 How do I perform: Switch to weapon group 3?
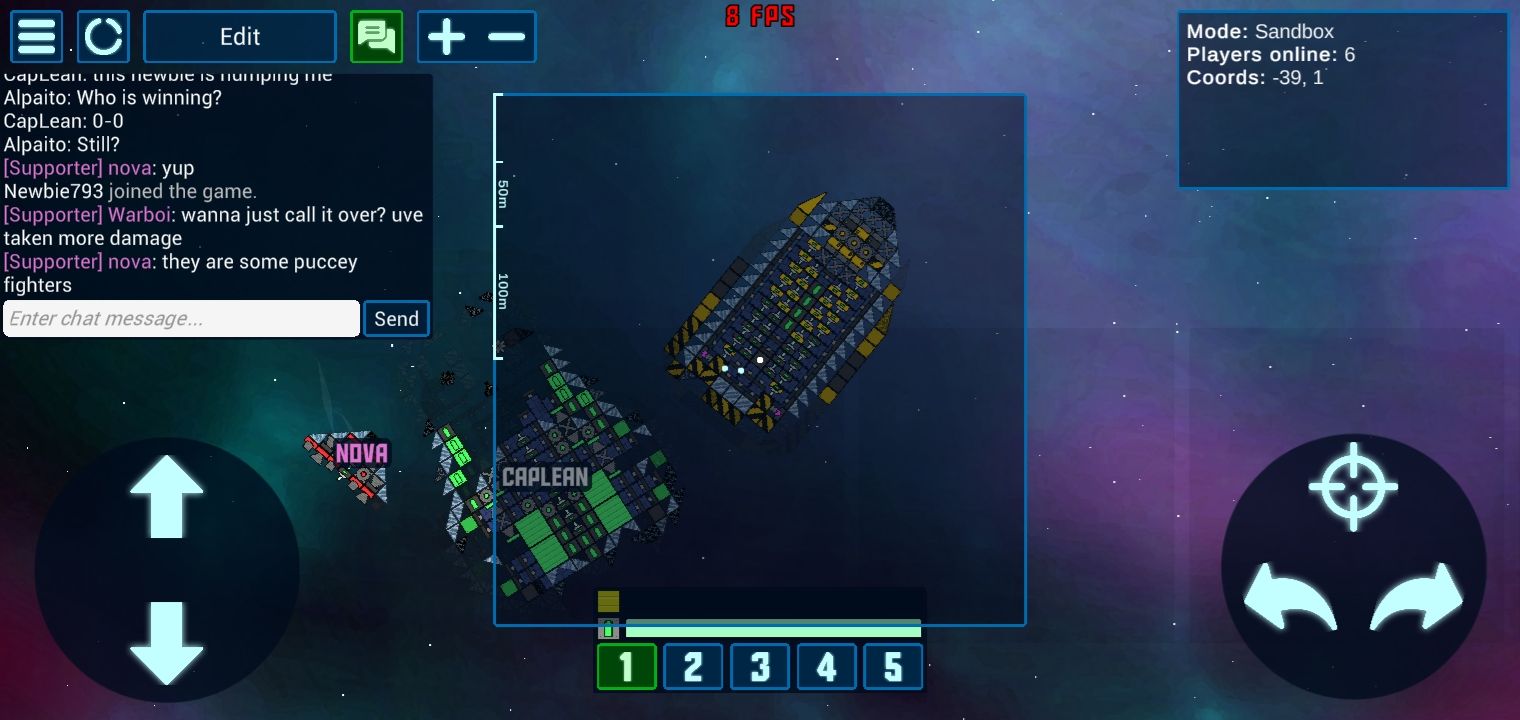click(x=760, y=667)
